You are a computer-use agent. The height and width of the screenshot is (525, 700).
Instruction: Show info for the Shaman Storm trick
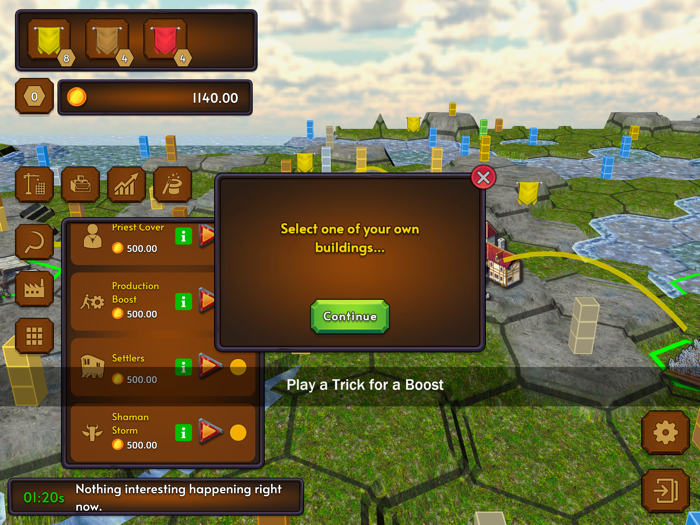point(184,432)
